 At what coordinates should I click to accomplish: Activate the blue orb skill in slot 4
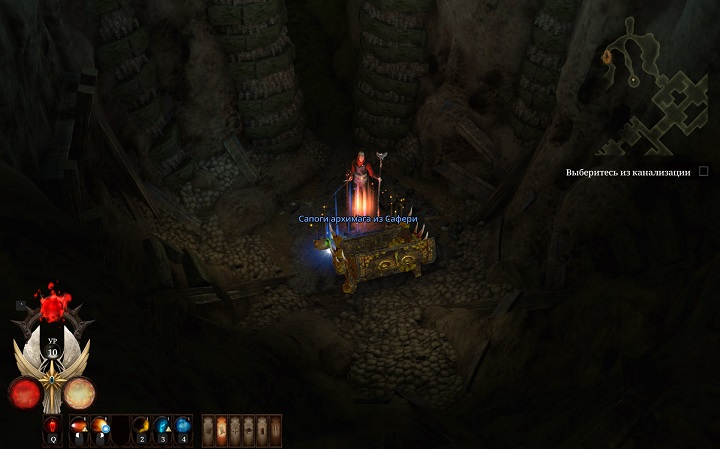click(x=183, y=427)
